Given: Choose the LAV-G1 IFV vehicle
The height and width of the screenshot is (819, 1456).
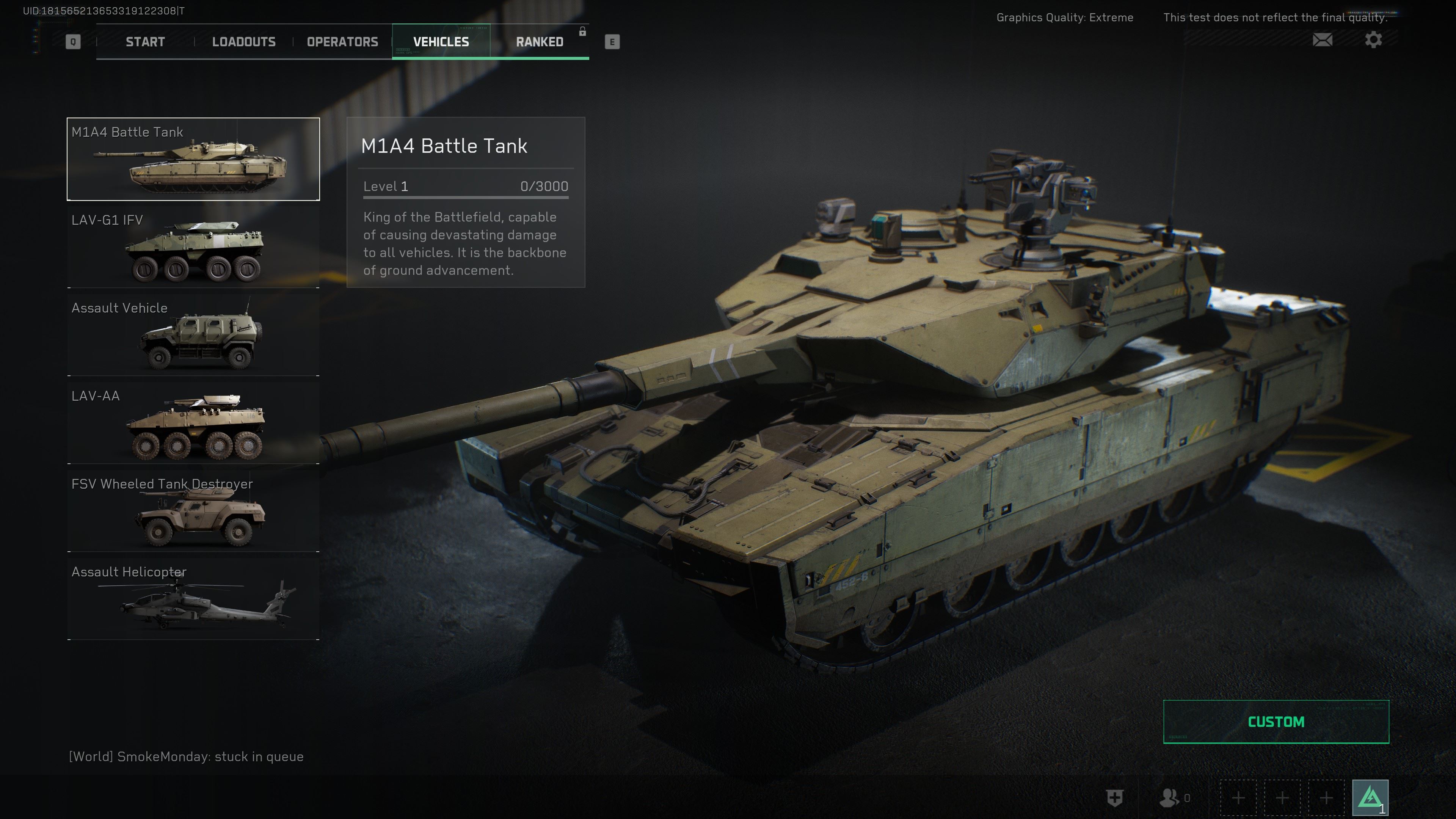Looking at the screenshot, I should 193,248.
